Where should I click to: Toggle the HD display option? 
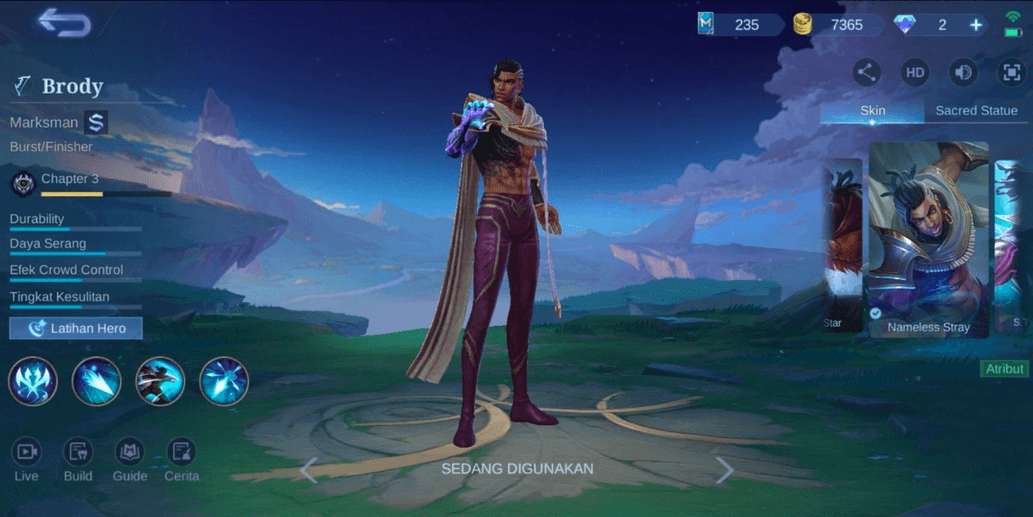point(915,72)
